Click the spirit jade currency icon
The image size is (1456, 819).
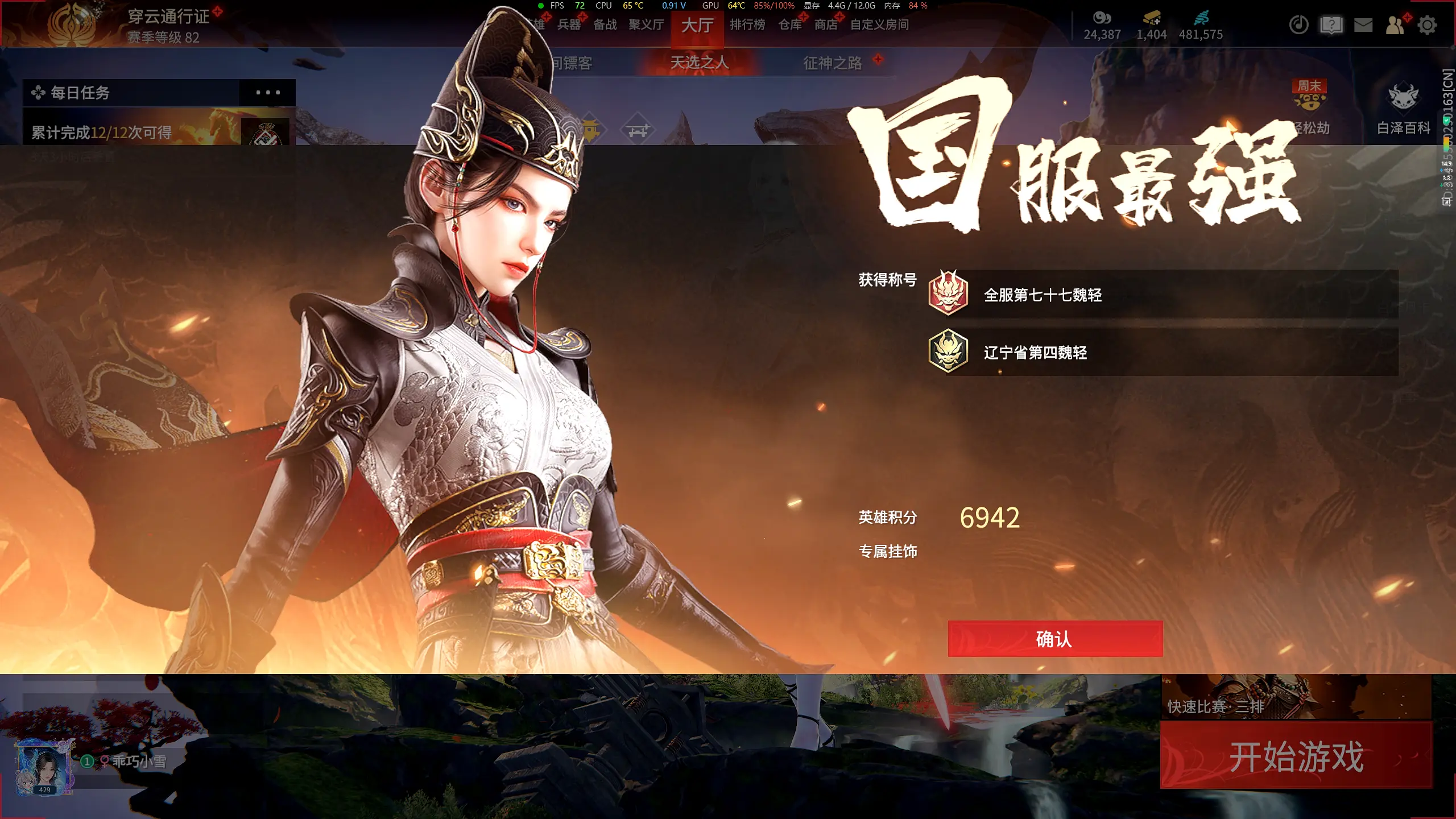(1202, 18)
